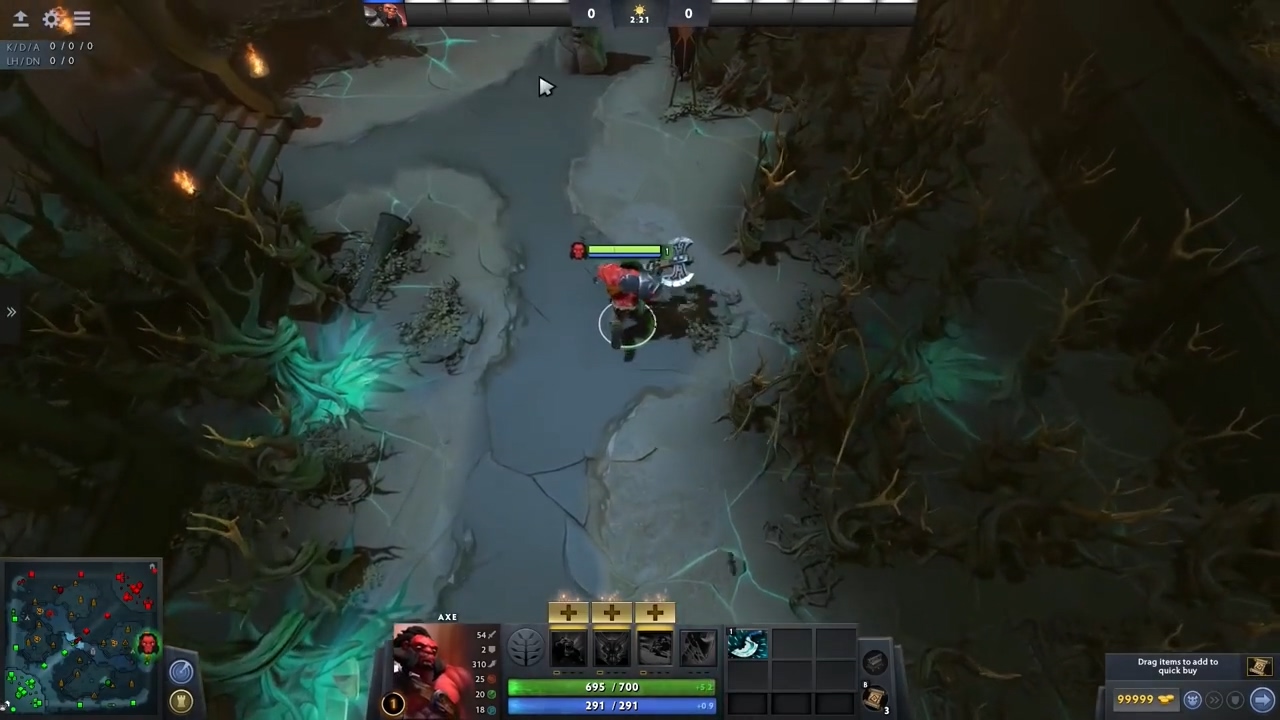Toggle the courier speed burst double-arrow button
Image resolution: width=1280 pixels, height=720 pixels.
coord(1215,700)
